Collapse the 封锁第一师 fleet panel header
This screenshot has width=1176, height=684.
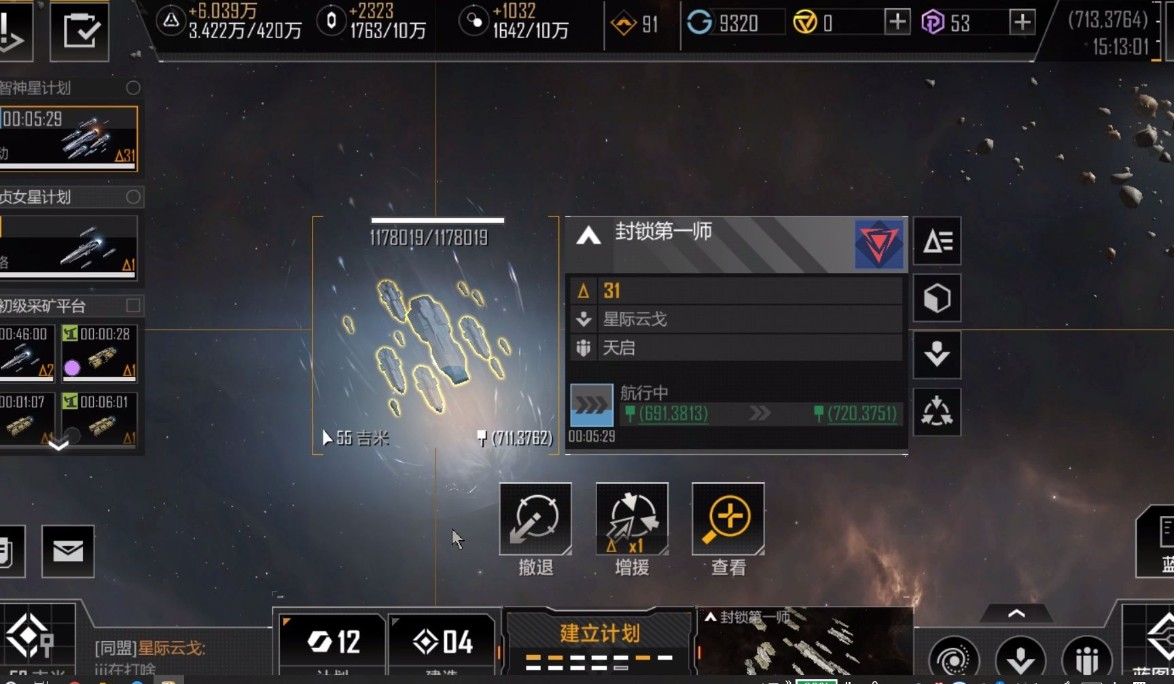pyautogui.click(x=589, y=236)
